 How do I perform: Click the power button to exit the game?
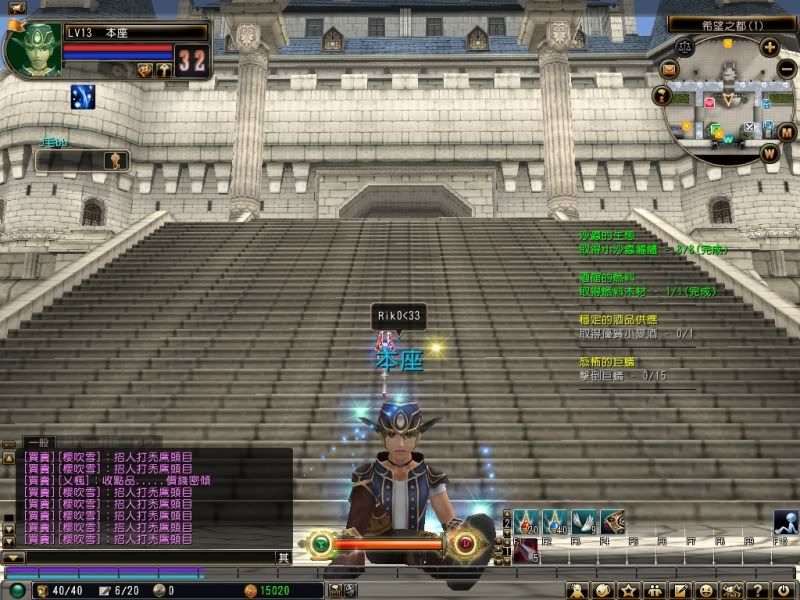pos(786,590)
